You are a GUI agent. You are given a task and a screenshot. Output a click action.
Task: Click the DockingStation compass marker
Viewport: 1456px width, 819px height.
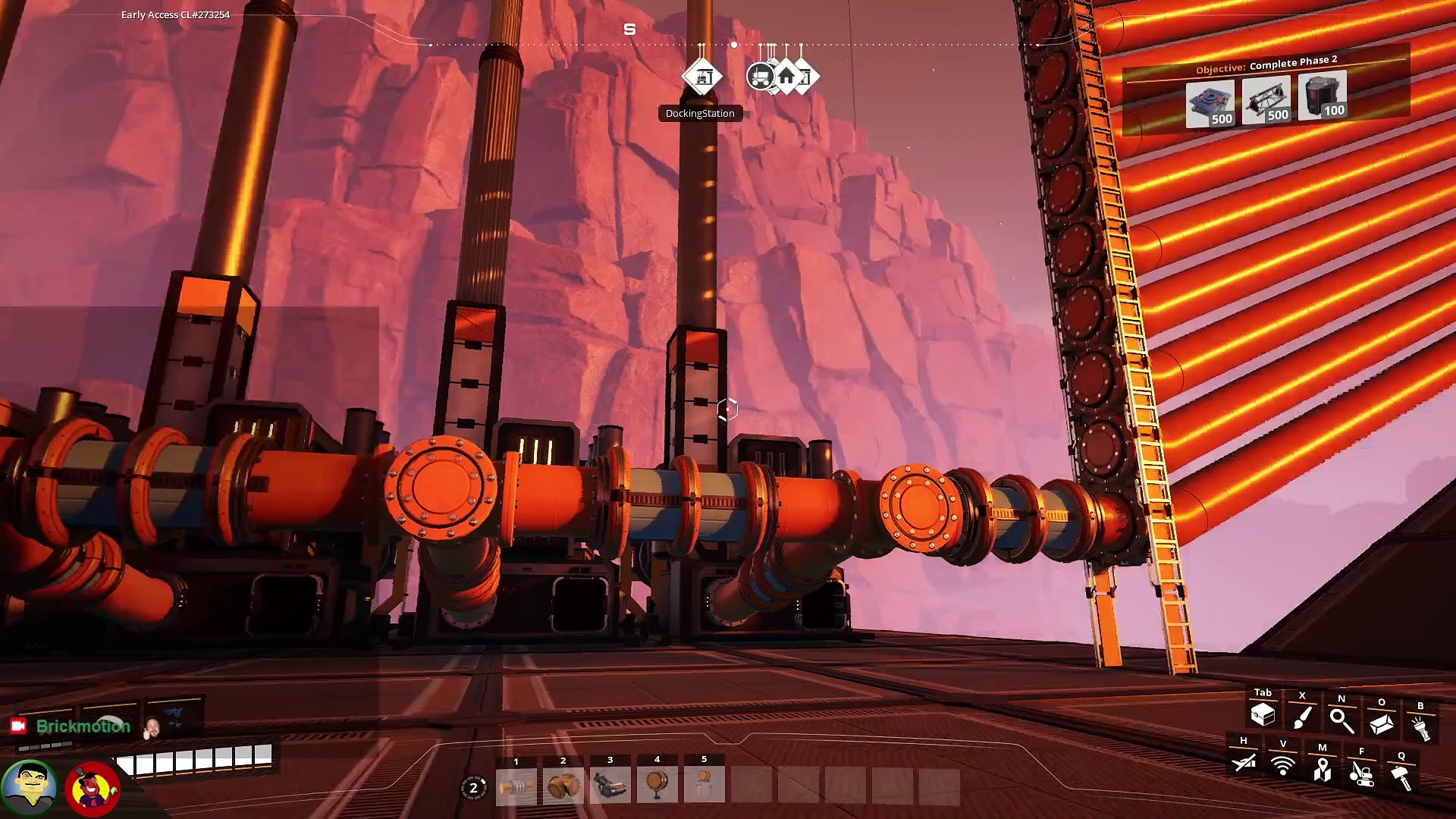[x=702, y=77]
